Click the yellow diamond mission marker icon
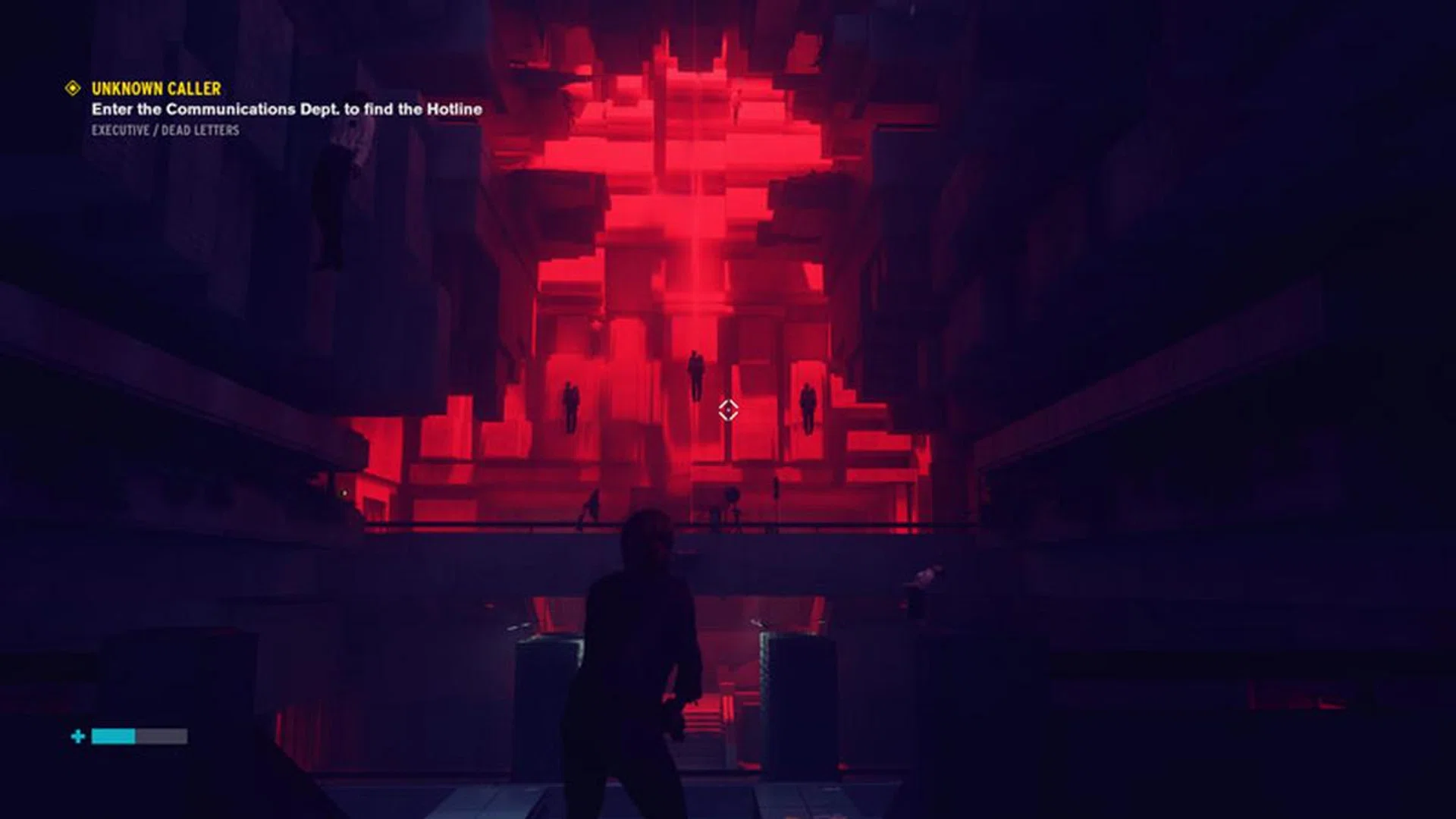The height and width of the screenshot is (819, 1456). 73,89
